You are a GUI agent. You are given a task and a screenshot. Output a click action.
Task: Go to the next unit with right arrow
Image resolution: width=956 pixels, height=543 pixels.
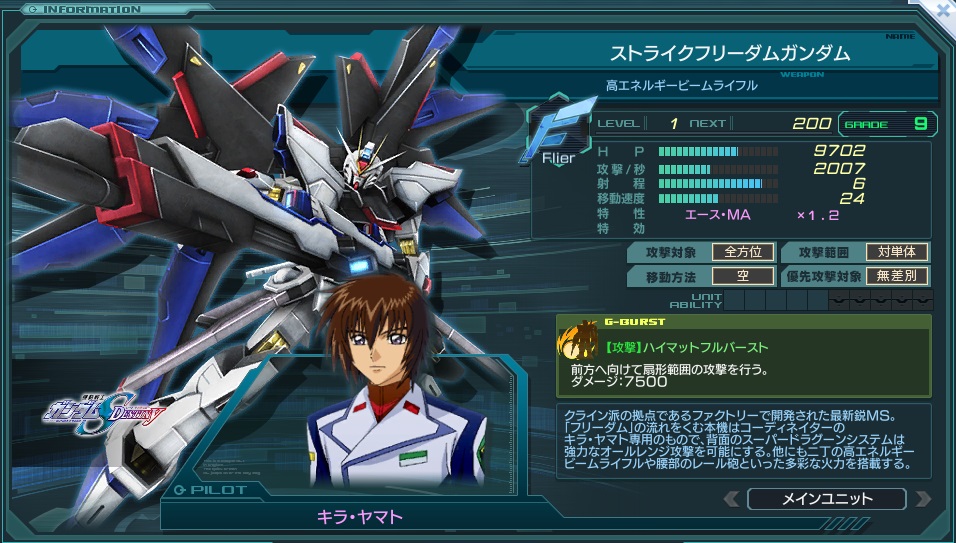pyautogui.click(x=922, y=498)
